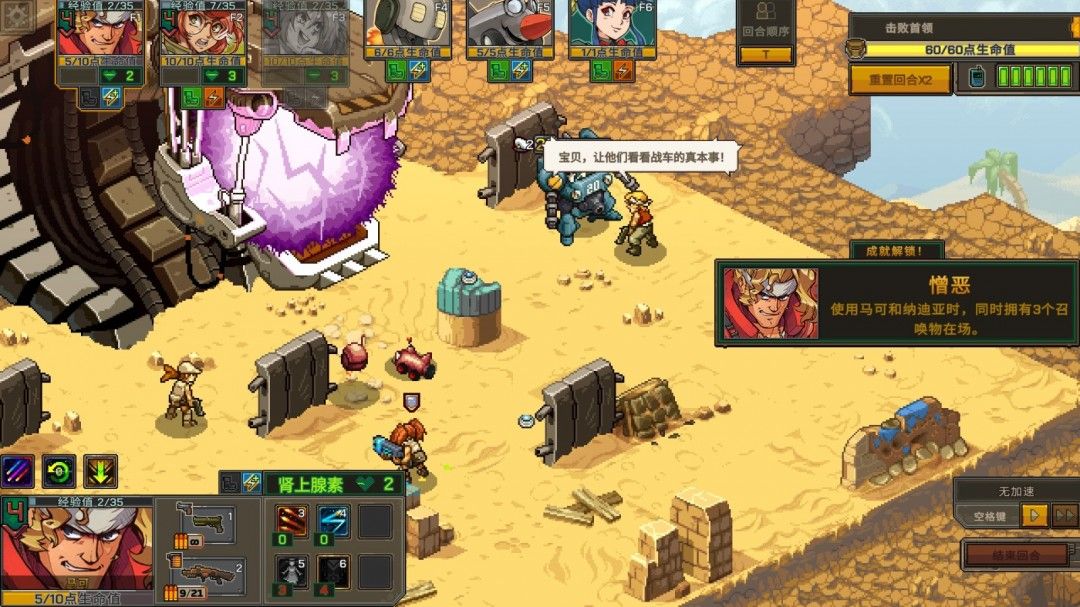1080x607 pixels.
Task: Use the green down-arrow ability icon
Action: (100, 470)
